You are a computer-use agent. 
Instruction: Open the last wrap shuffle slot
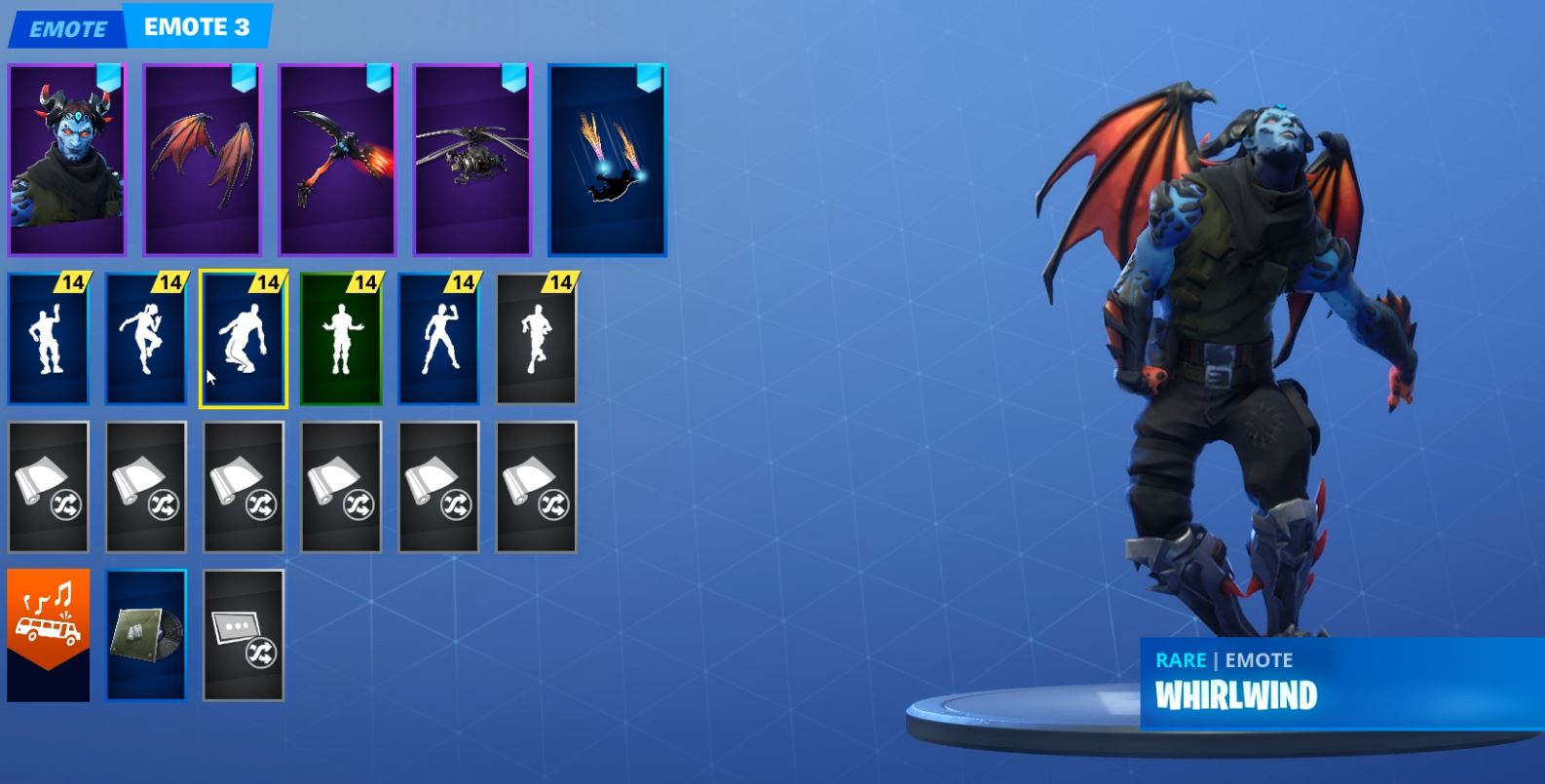536,487
